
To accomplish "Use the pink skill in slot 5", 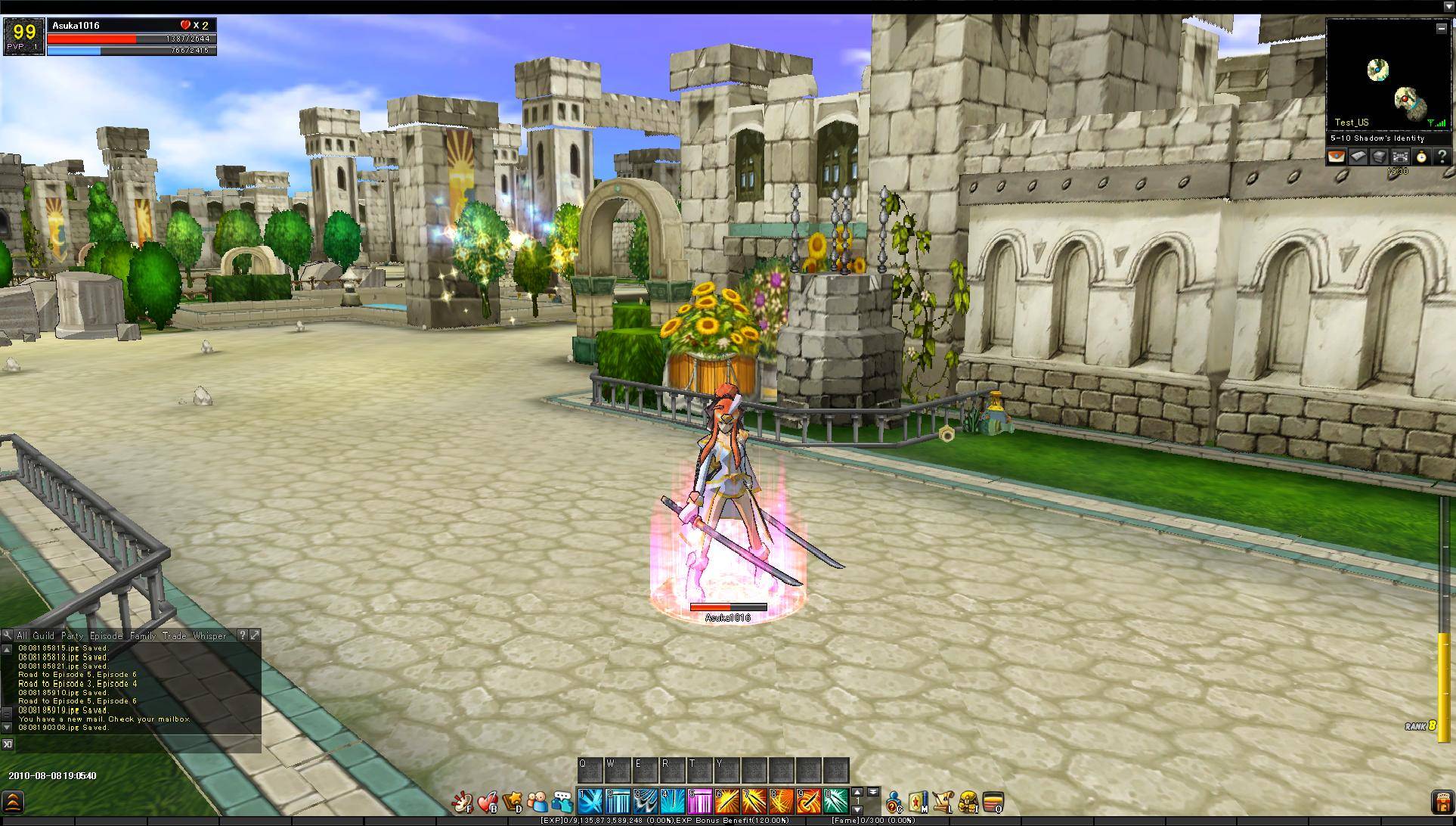I will (699, 800).
